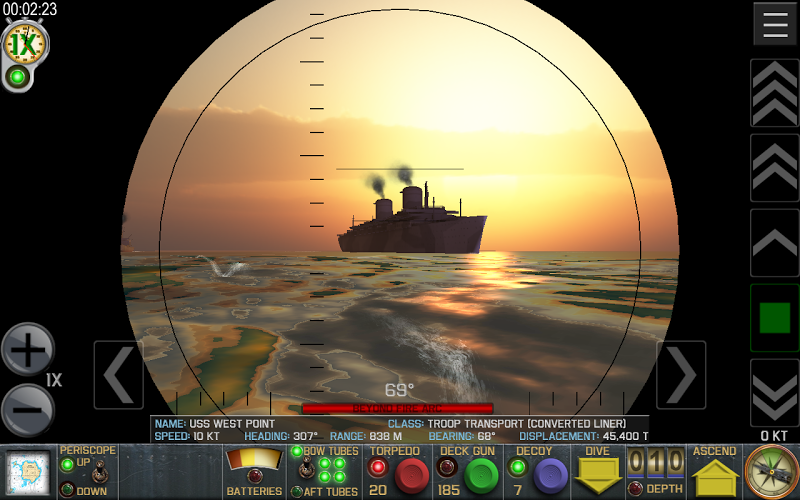
Task: Rotate periscope view right
Action: (x=681, y=375)
